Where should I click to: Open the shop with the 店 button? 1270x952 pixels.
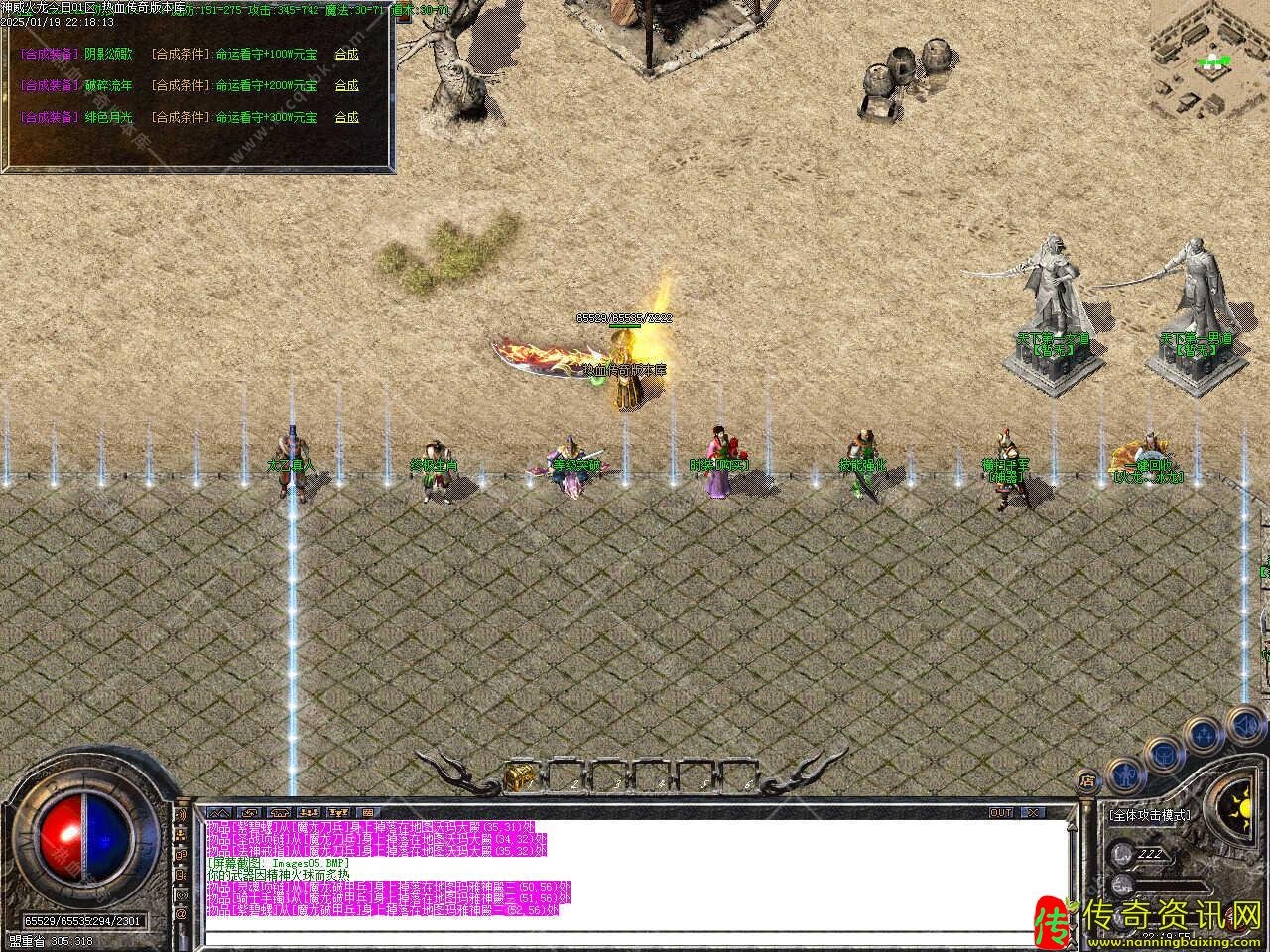coord(1088,781)
